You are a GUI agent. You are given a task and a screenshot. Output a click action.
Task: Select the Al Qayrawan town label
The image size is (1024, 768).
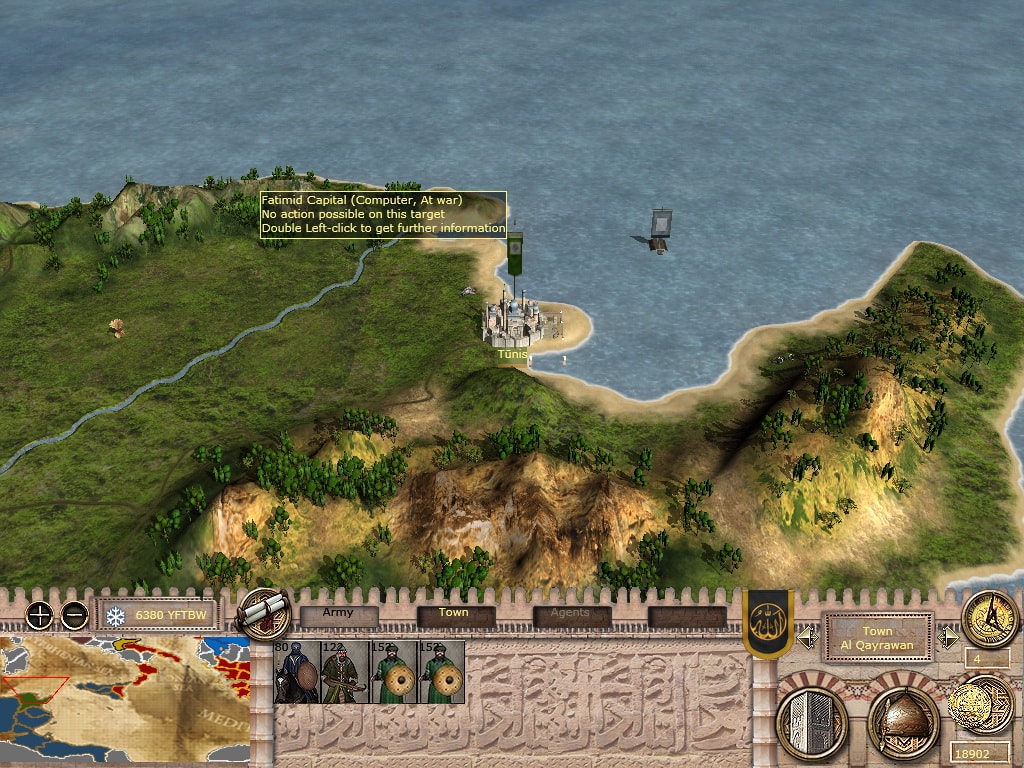877,637
